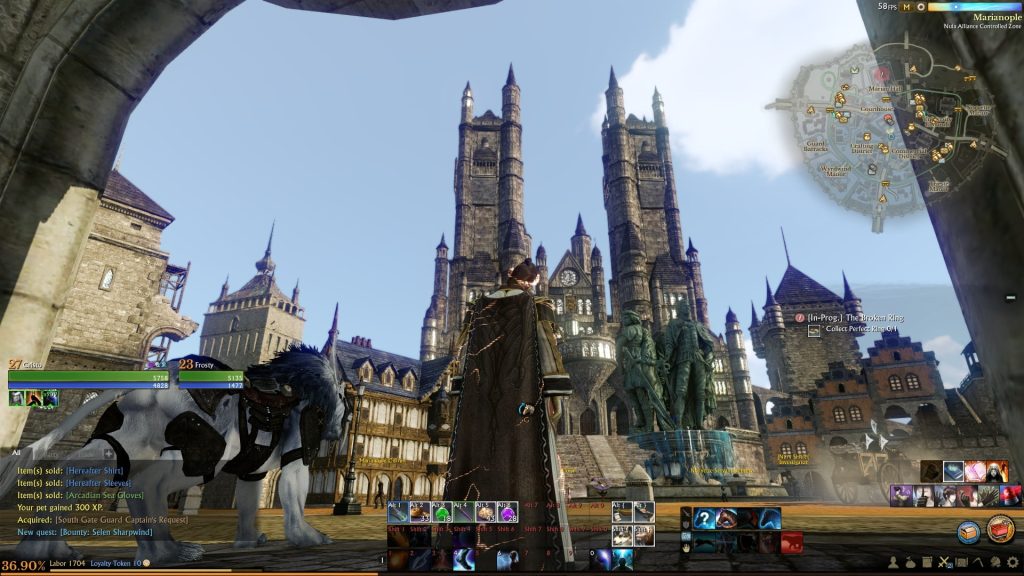The height and width of the screenshot is (576, 1024).
Task: Use the purple potion hotbar slot
Action: (507, 513)
